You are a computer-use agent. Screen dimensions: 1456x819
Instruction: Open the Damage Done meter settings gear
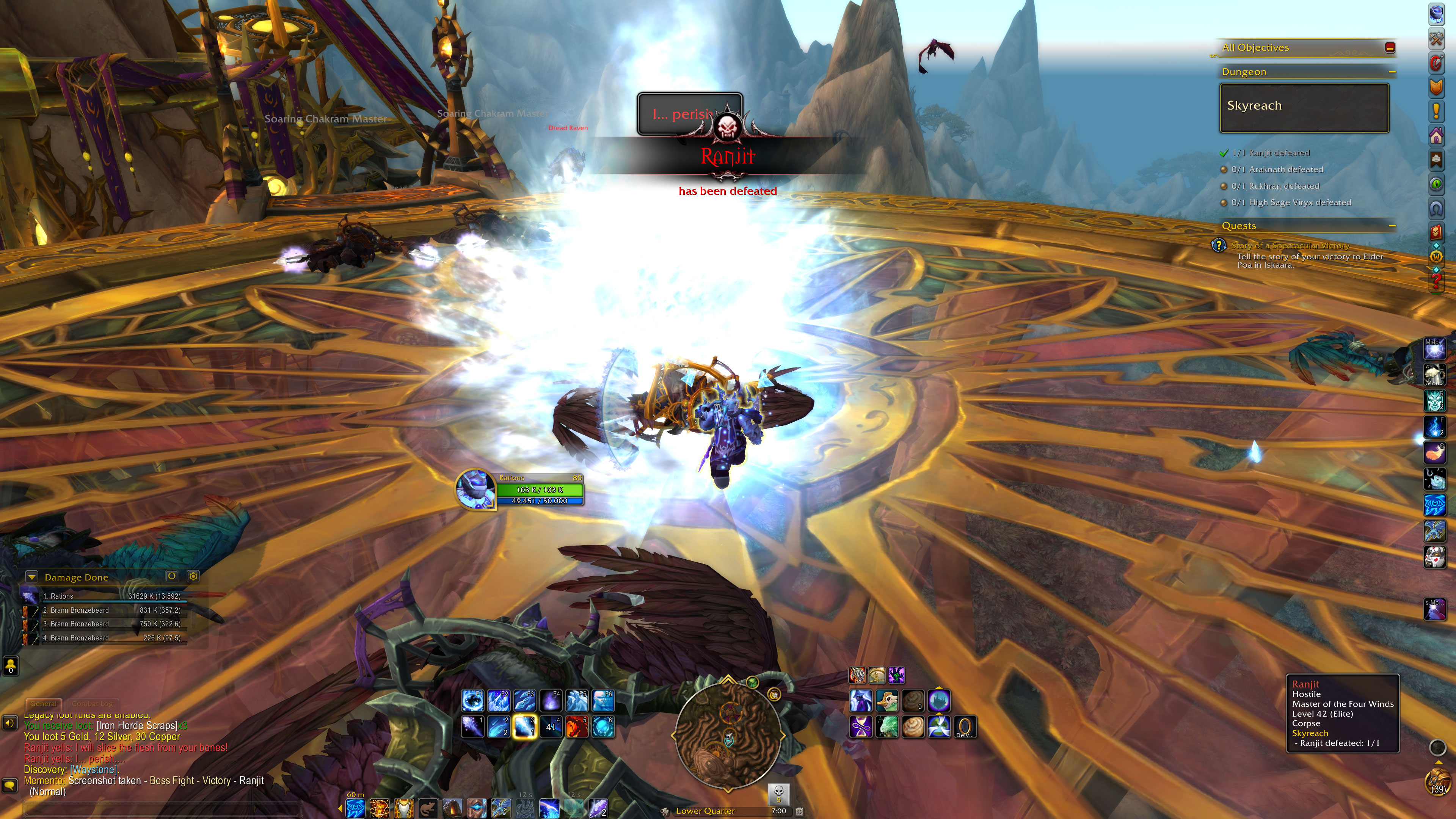click(x=193, y=576)
